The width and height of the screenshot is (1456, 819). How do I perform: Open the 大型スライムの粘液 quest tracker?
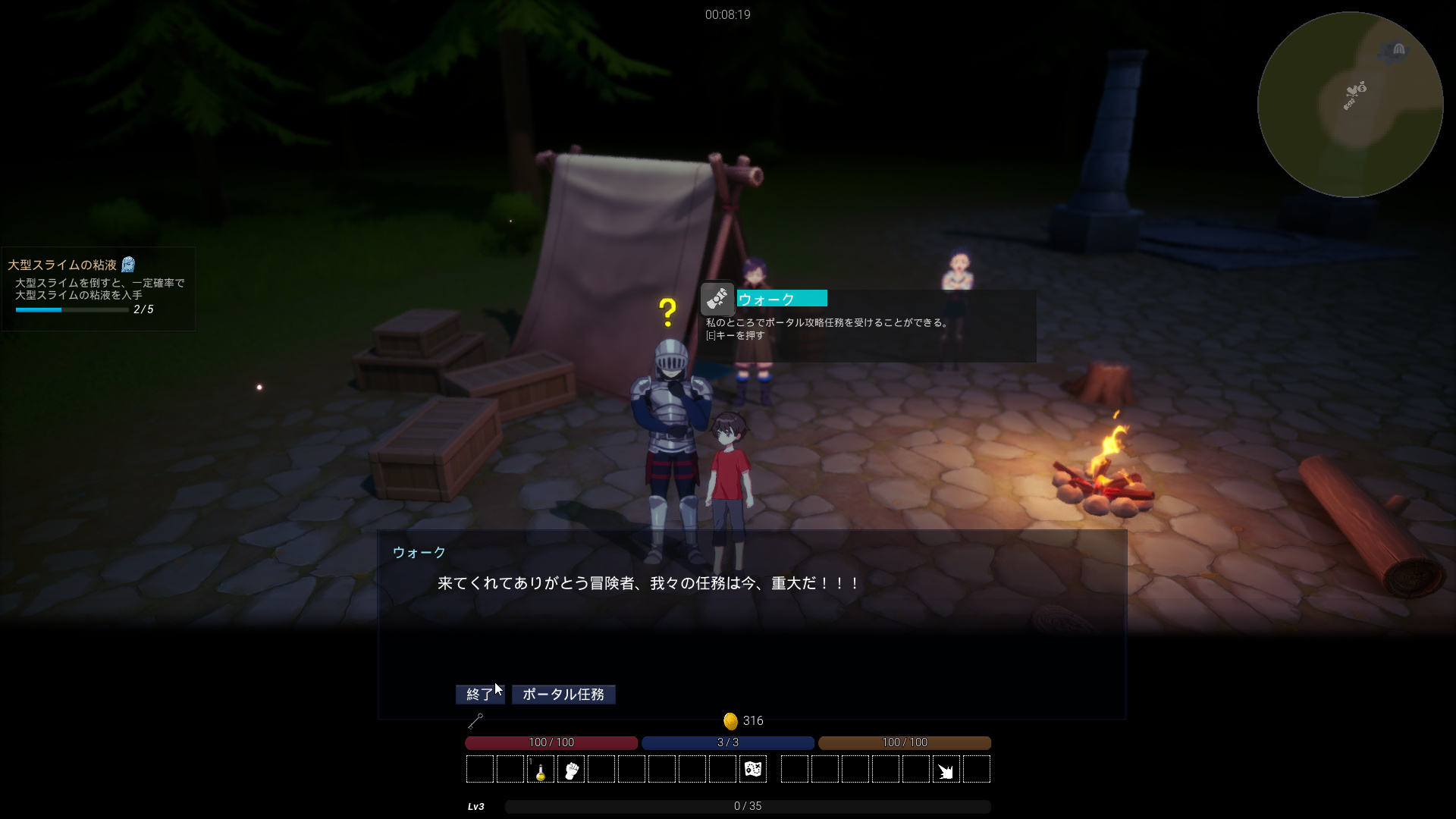click(99, 288)
